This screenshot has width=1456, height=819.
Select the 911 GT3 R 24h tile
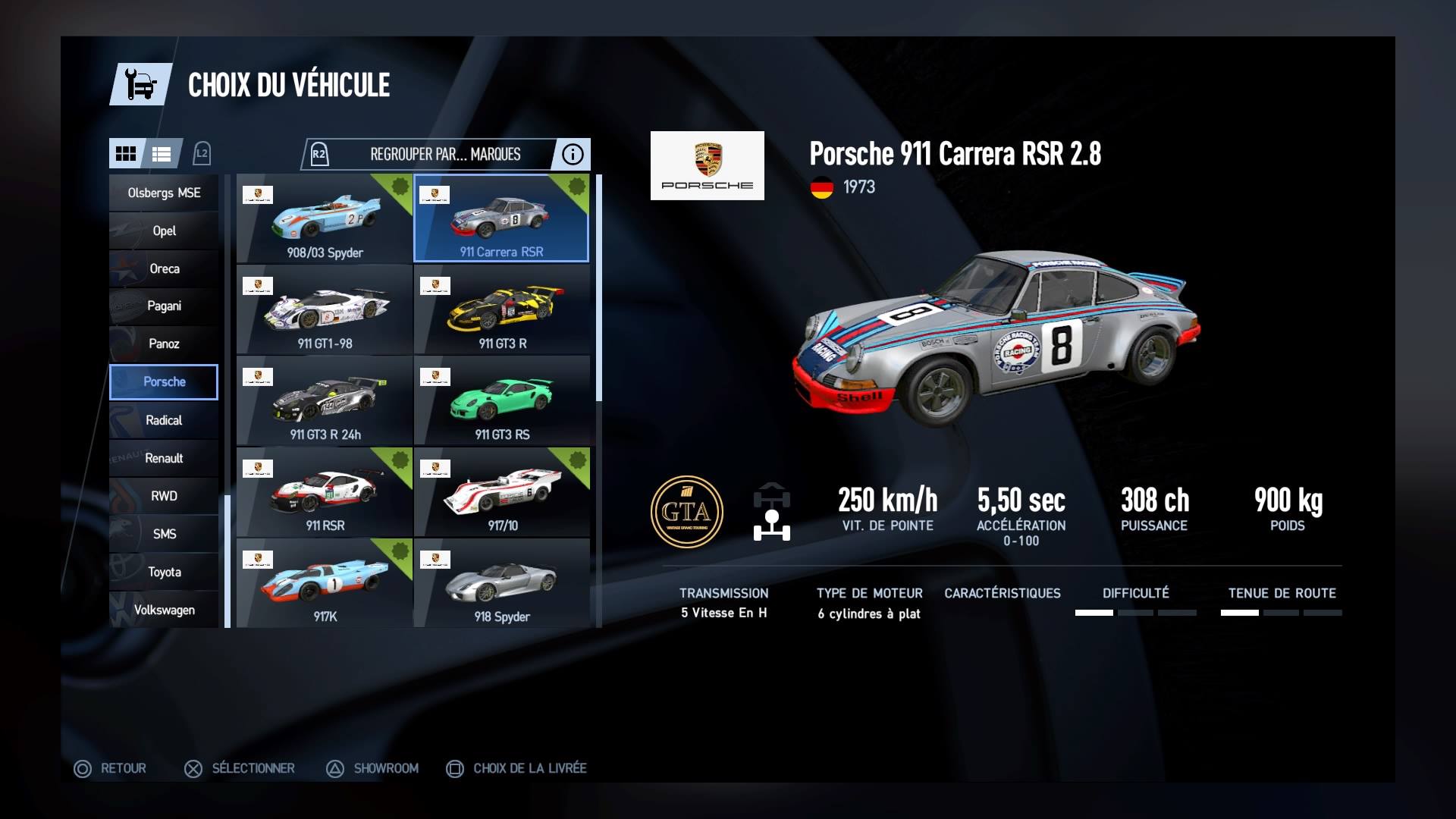(x=325, y=400)
